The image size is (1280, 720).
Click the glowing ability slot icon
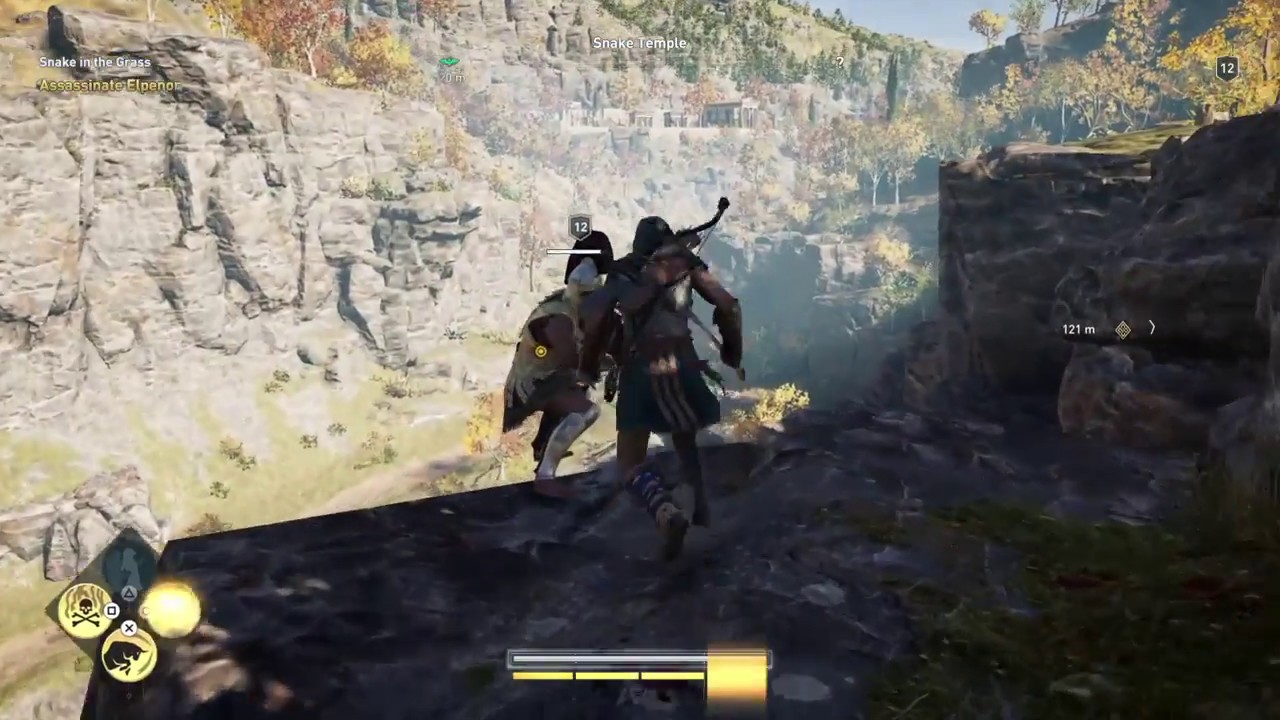[171, 608]
